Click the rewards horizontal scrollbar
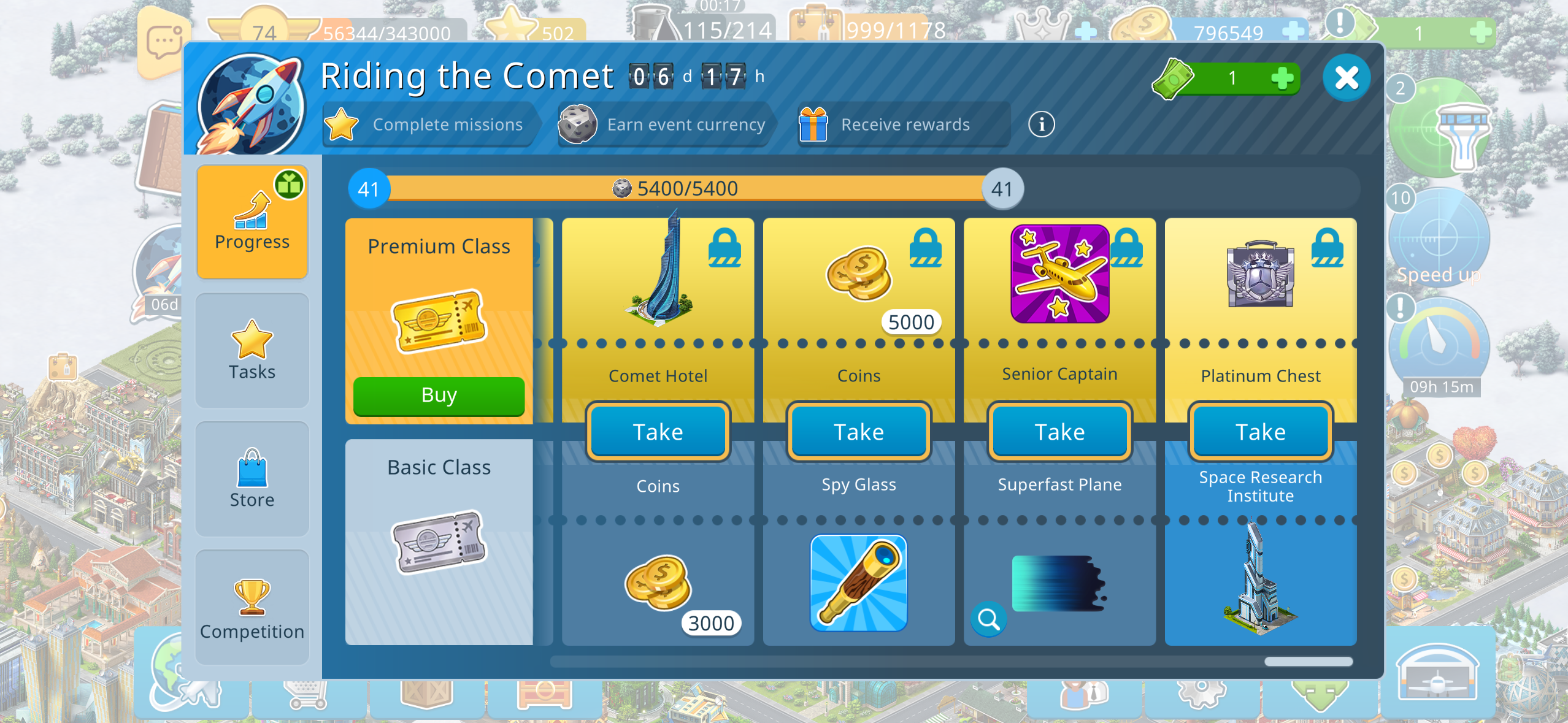Image resolution: width=1568 pixels, height=723 pixels. pyautogui.click(x=1308, y=662)
